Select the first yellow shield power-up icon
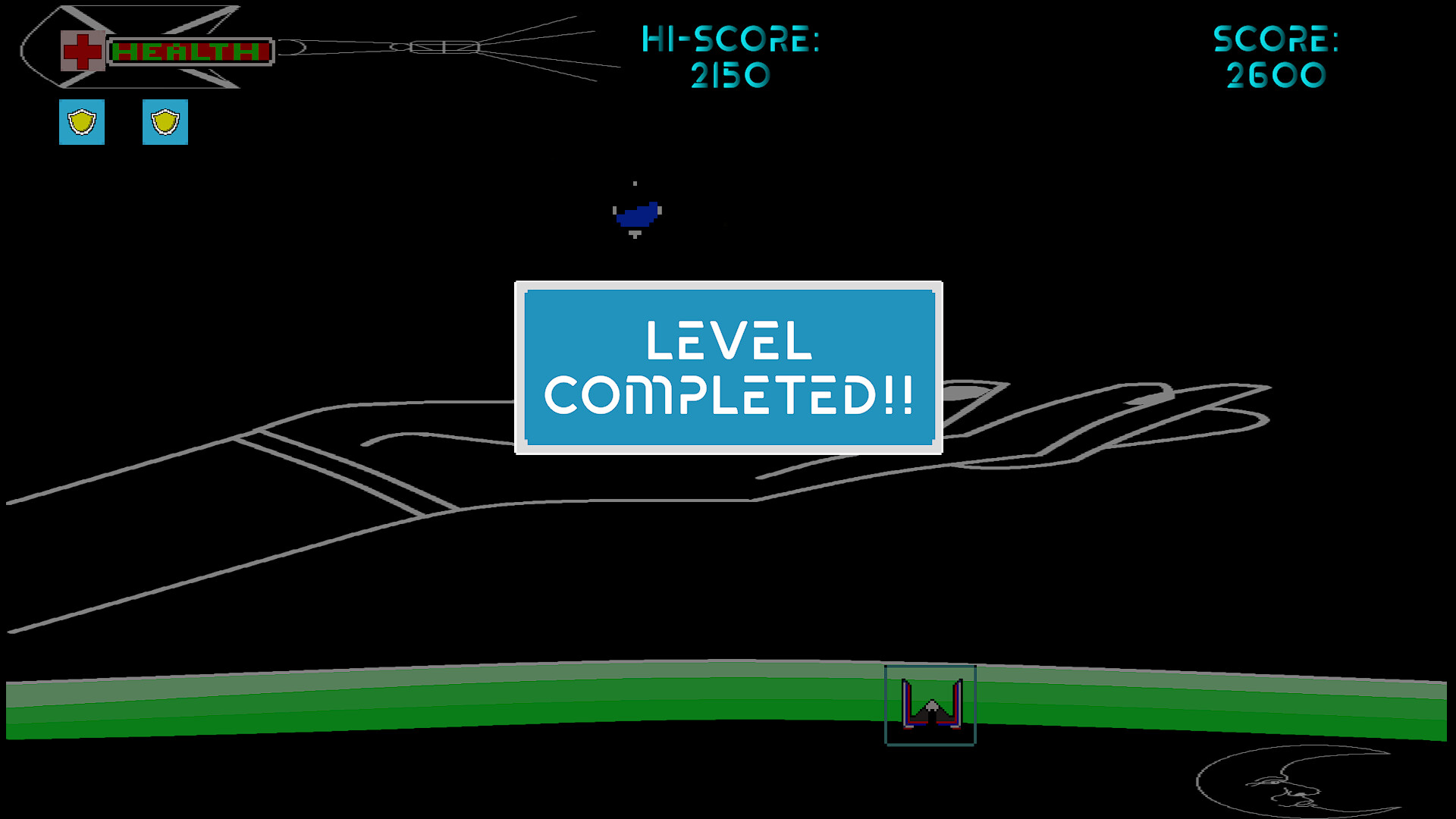Viewport: 1456px width, 819px height. tap(81, 122)
